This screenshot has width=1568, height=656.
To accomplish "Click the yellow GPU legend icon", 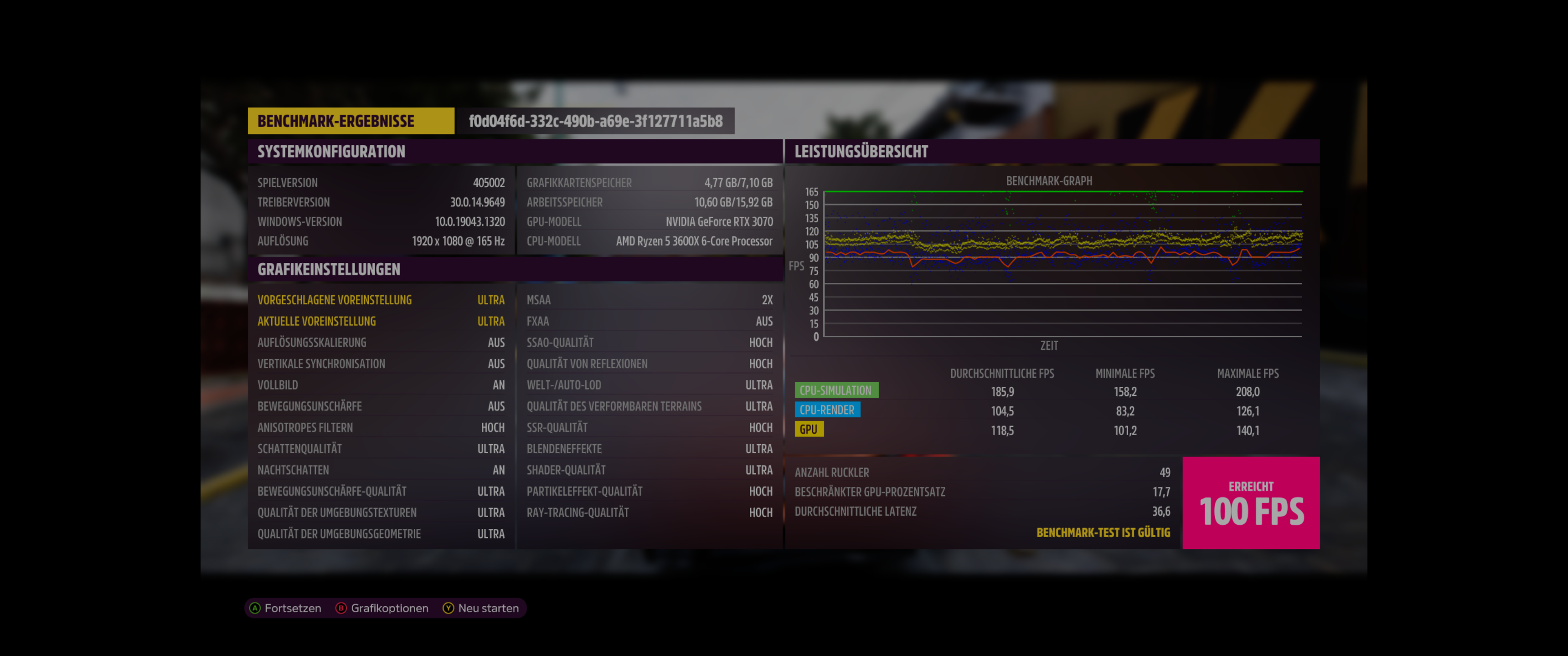I will point(810,429).
